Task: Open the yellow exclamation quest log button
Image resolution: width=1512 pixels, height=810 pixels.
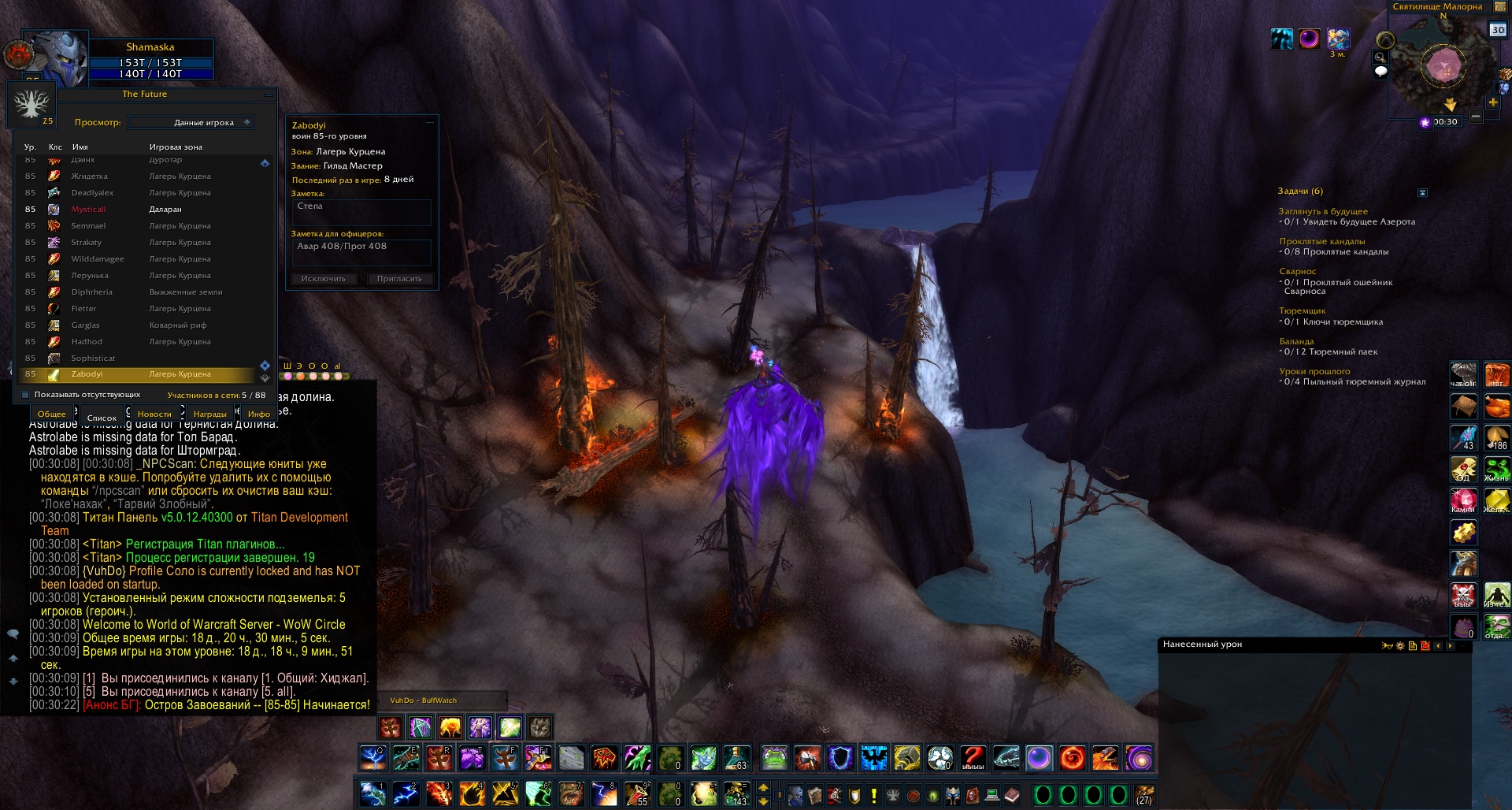Action: click(873, 795)
